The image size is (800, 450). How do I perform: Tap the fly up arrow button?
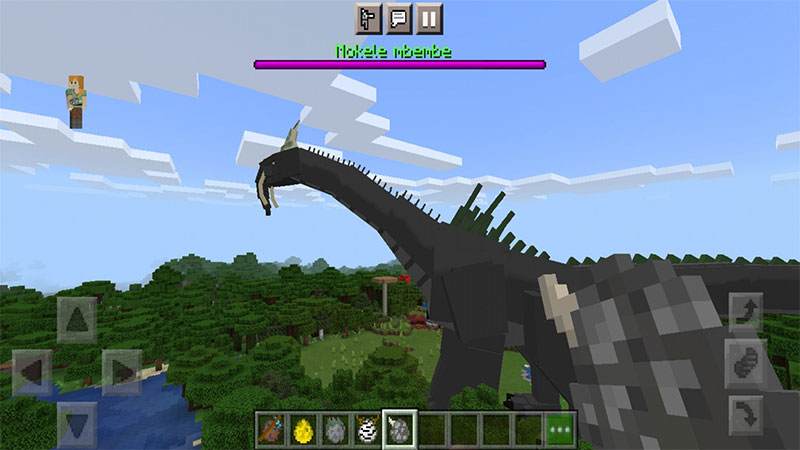tap(745, 312)
